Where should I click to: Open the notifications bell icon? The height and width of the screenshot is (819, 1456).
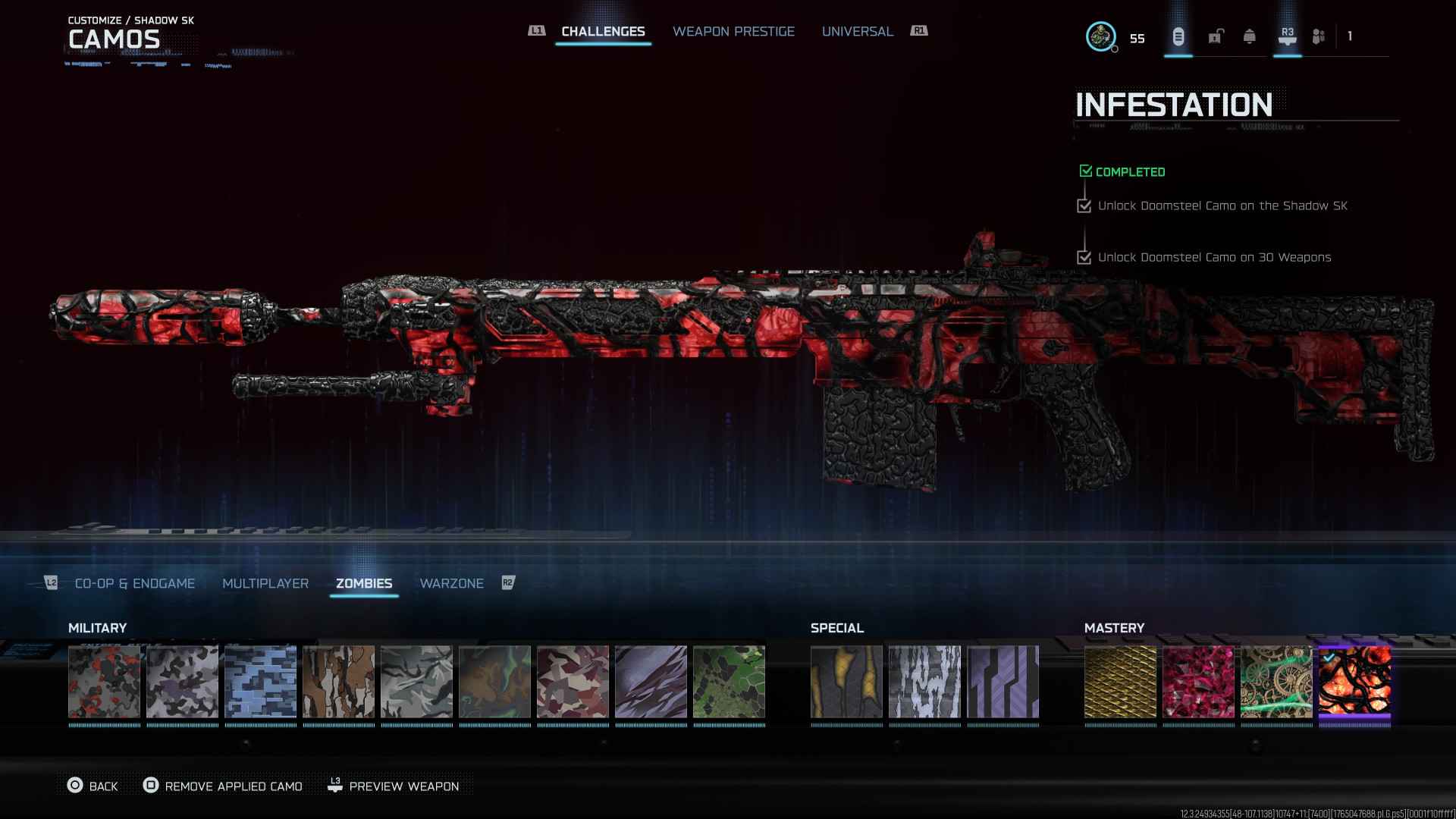[1249, 36]
